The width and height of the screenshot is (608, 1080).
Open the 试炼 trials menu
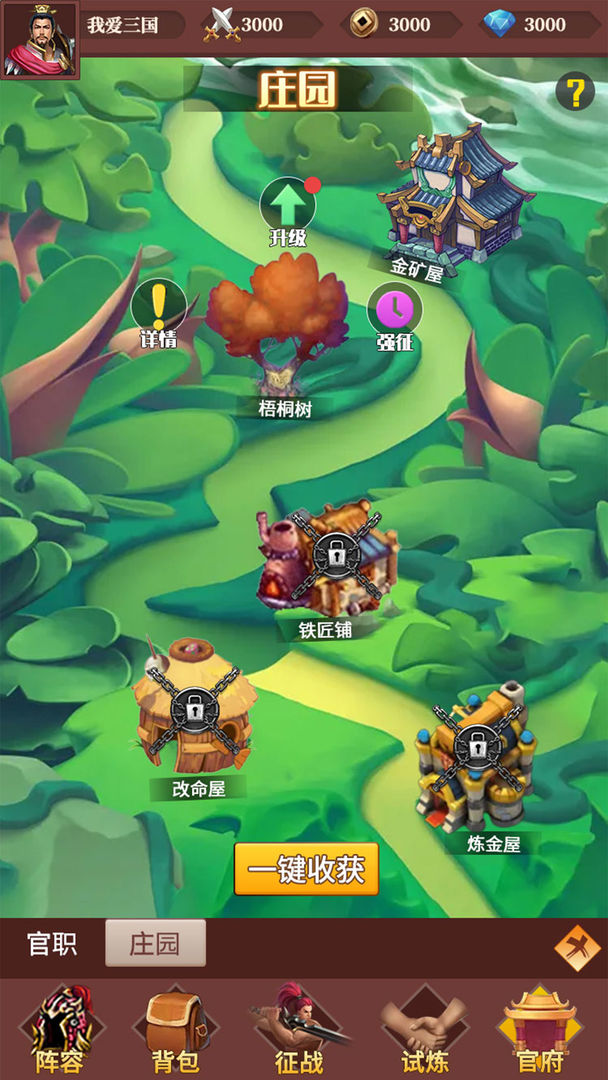coord(423,1030)
